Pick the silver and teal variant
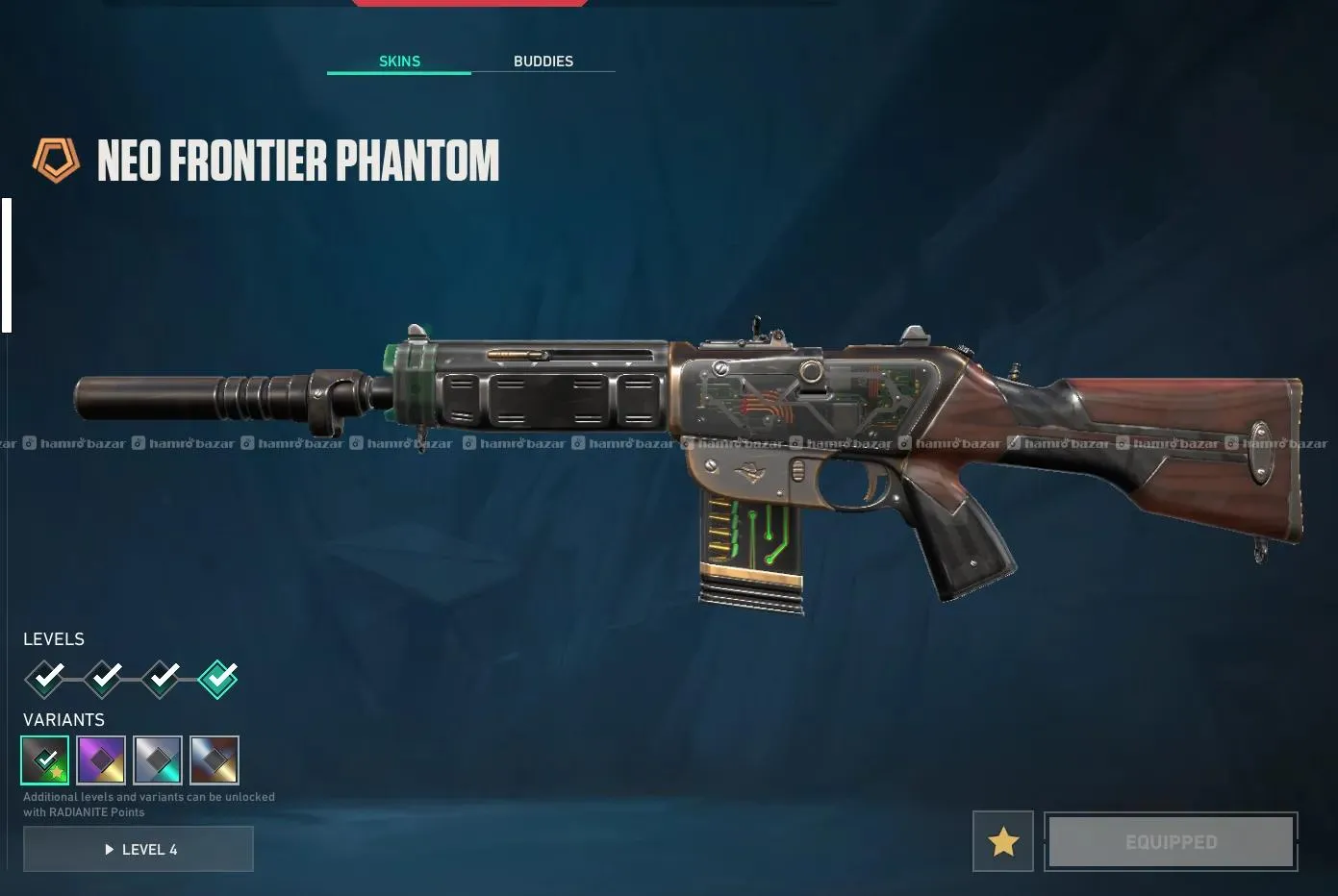The height and width of the screenshot is (896, 1338). [x=158, y=760]
